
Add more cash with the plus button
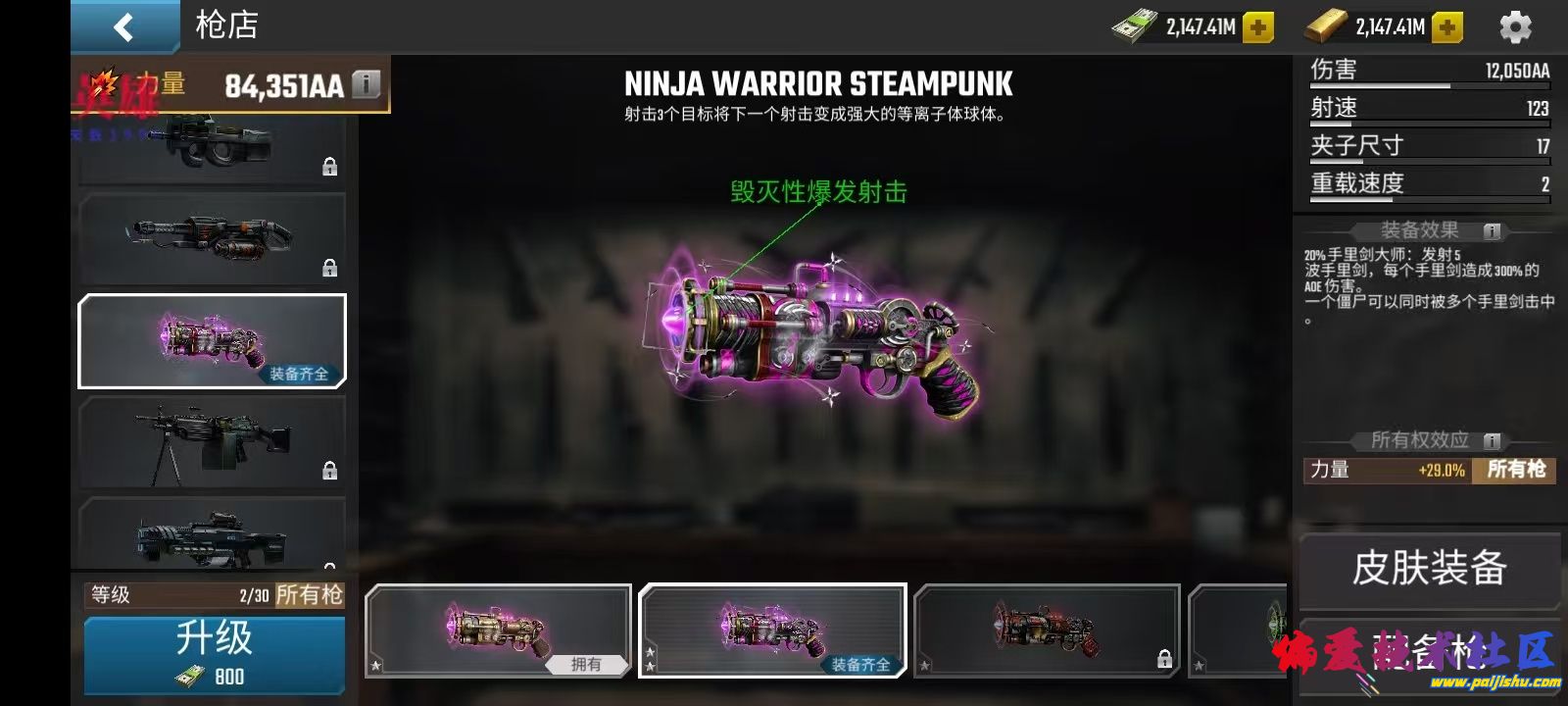click(x=1258, y=27)
